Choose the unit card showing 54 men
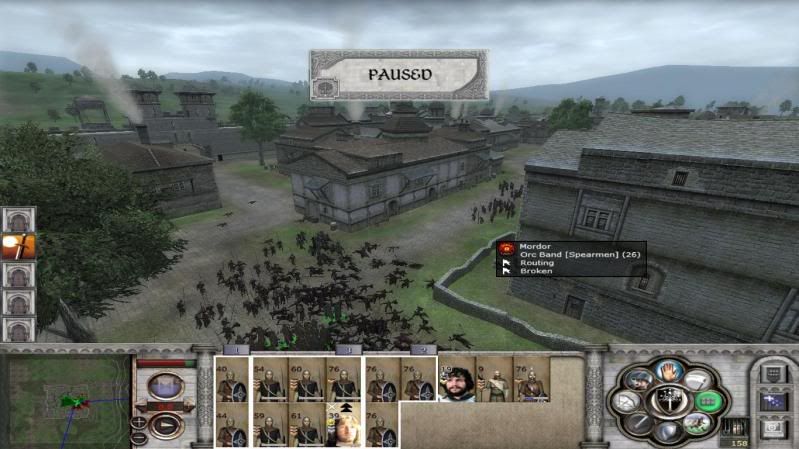This screenshot has width=799, height=449. tap(270, 380)
